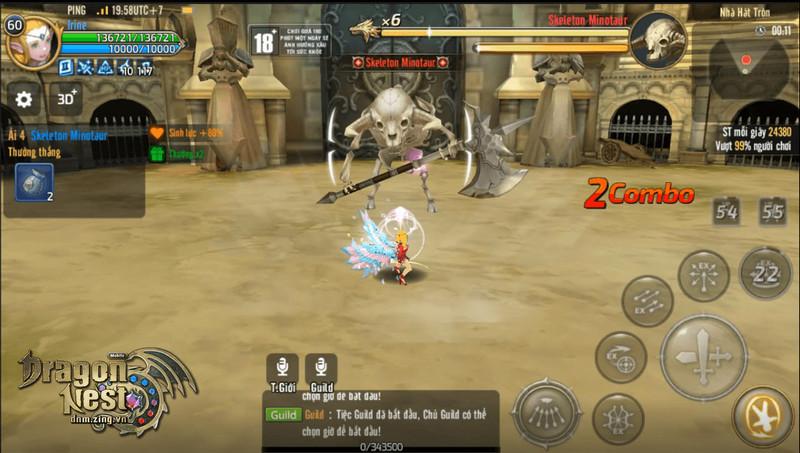Viewport: 800px width, 453px height.
Task: Use the main sword attack button
Action: 703,357
